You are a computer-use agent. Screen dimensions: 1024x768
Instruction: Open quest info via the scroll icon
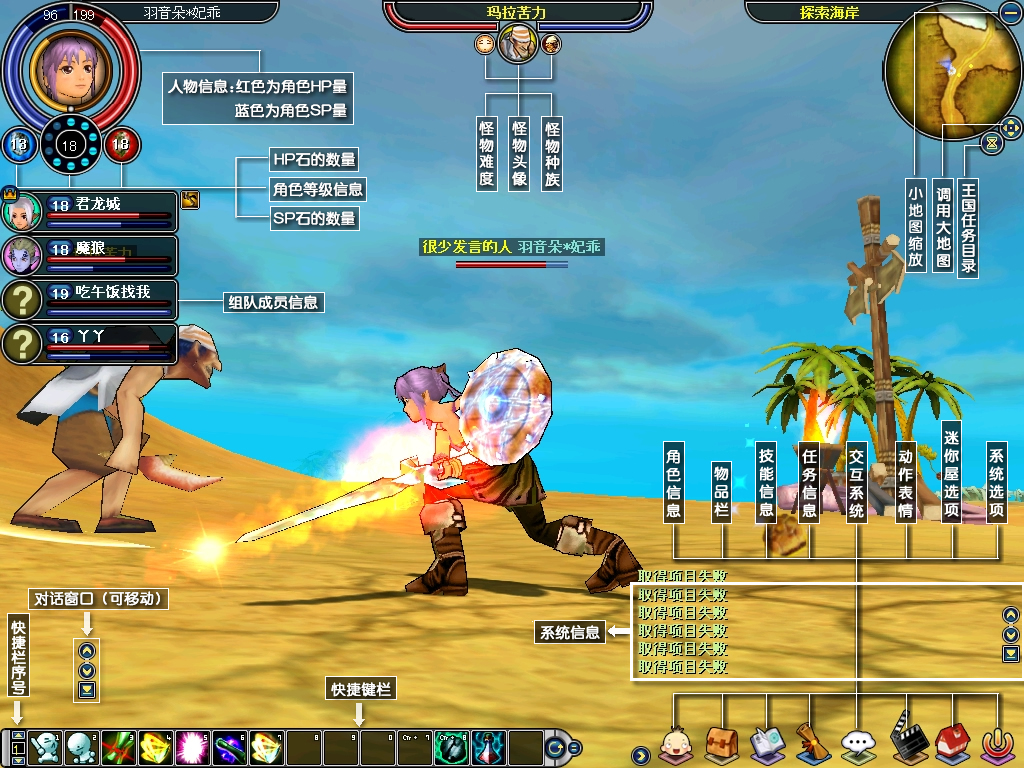coord(811,745)
